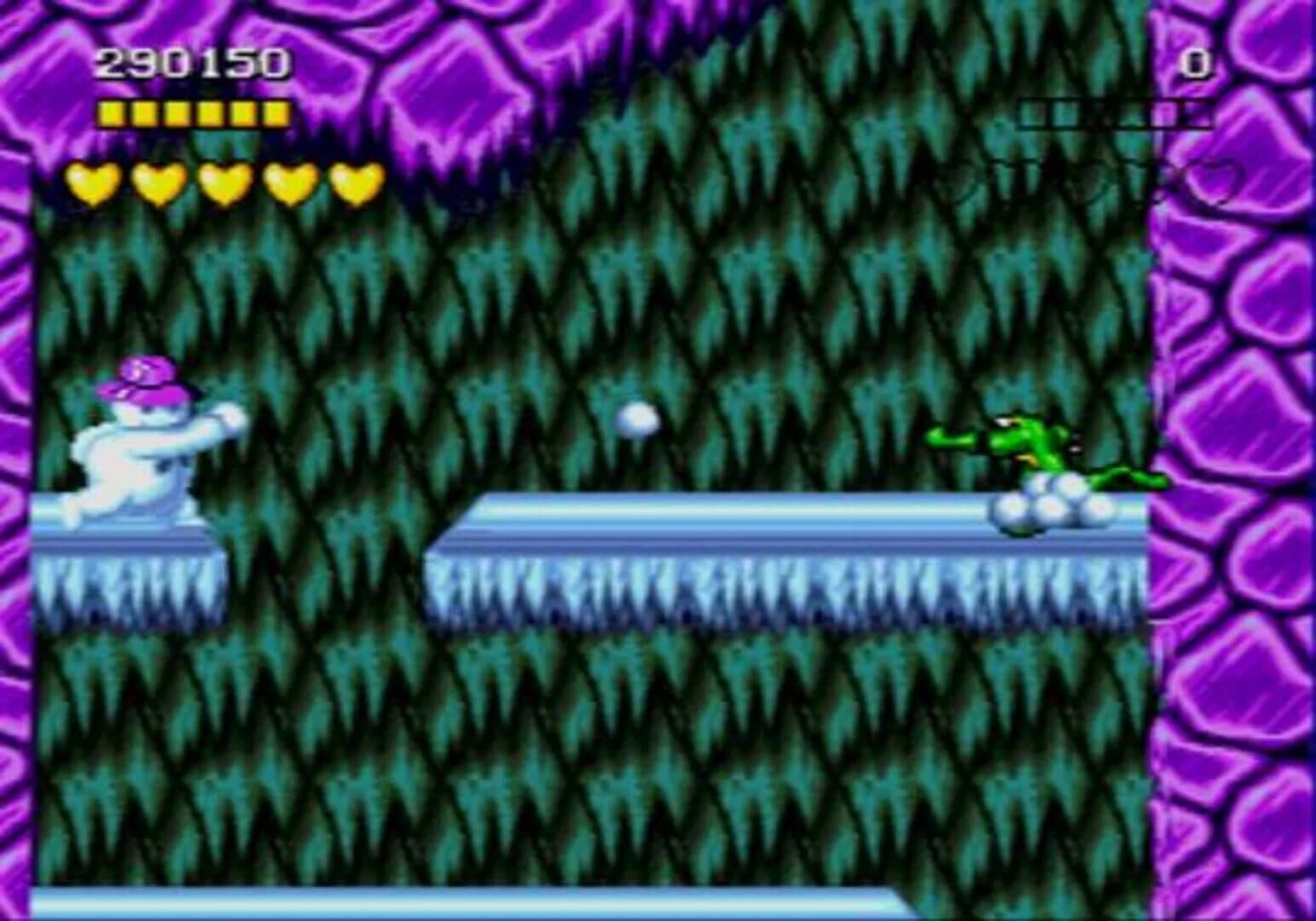1316x921 pixels.
Task: Select the 0 counter at top right
Action: 1197,61
